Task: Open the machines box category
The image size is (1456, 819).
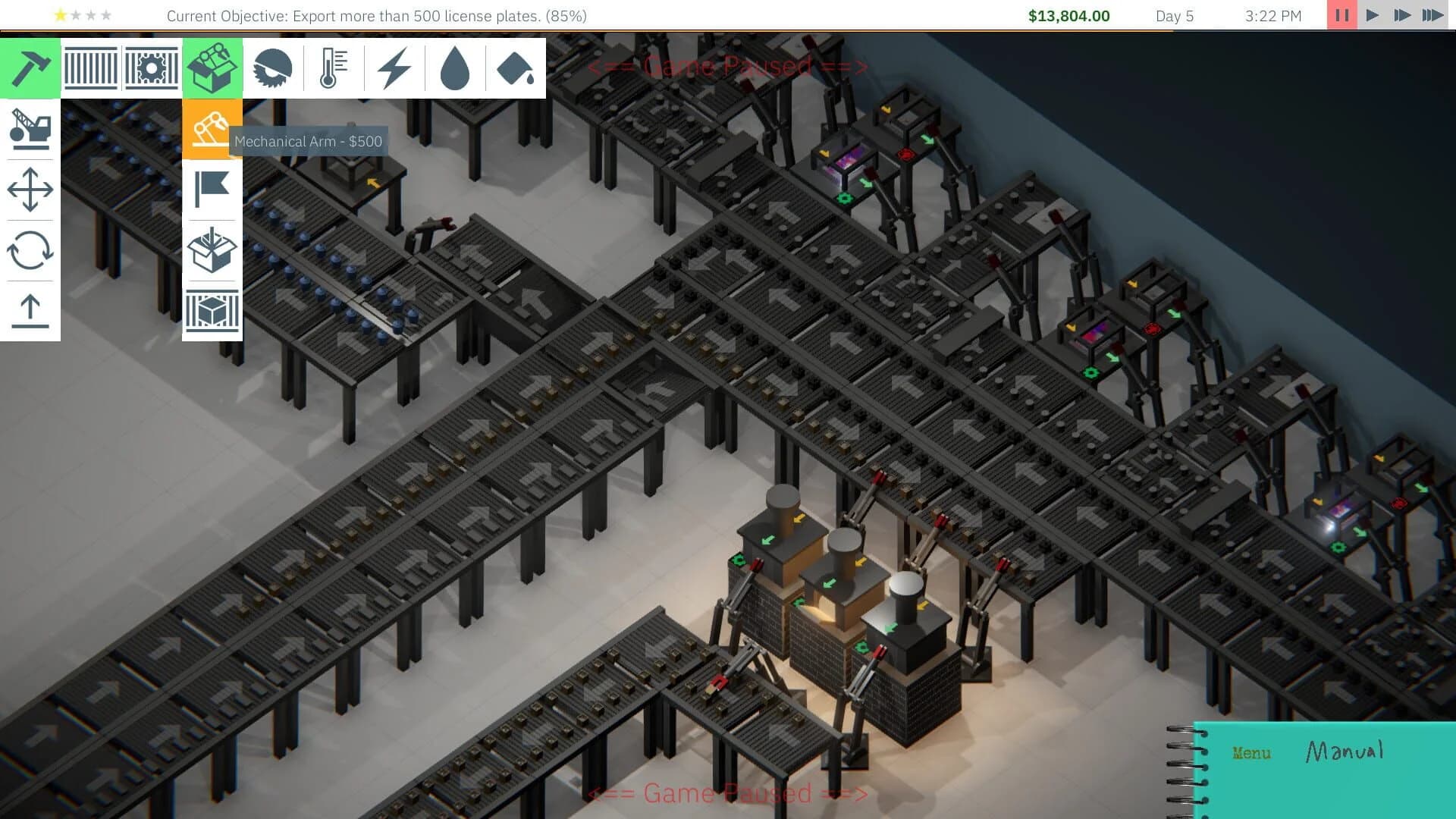Action: (x=212, y=68)
